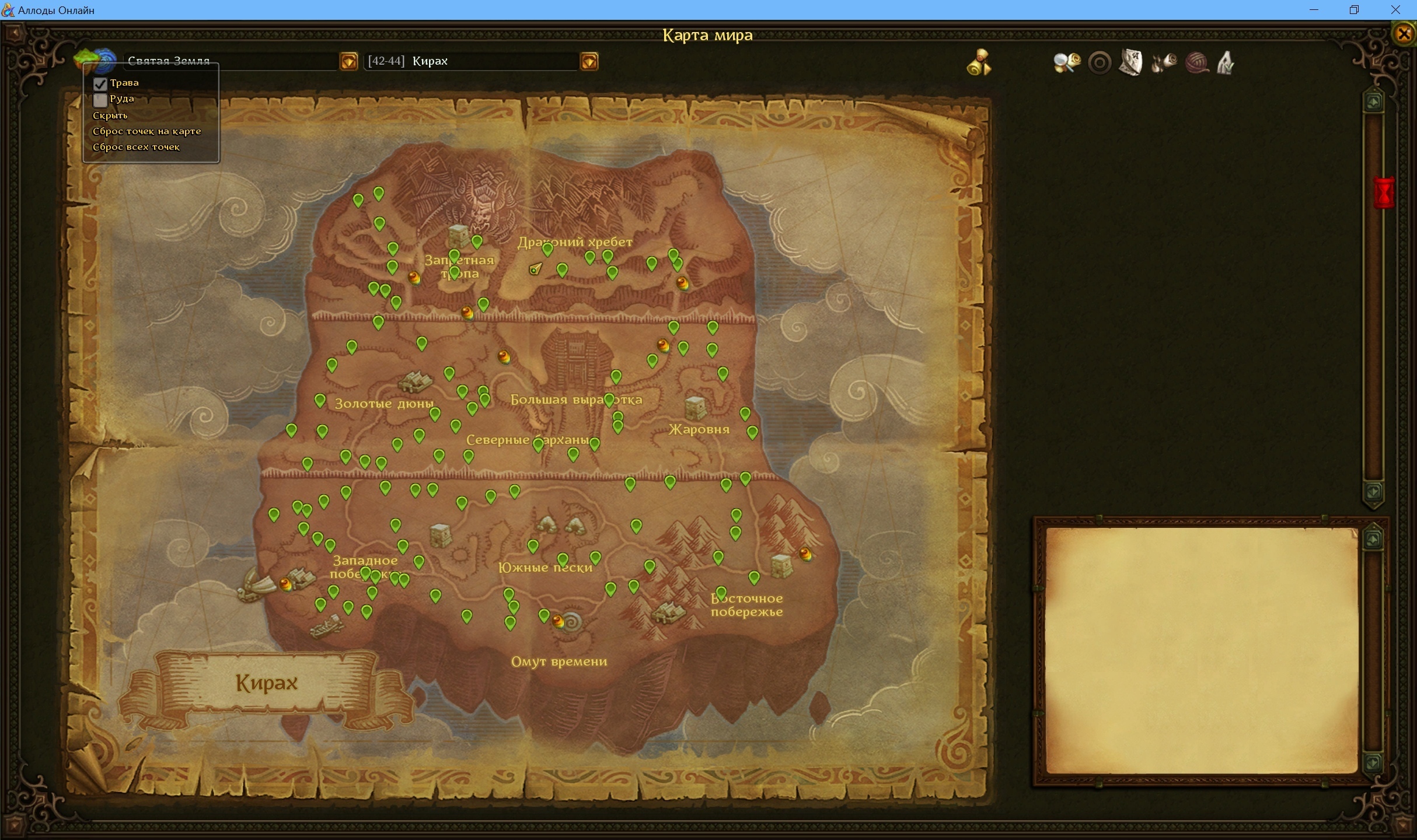The height and width of the screenshot is (840, 1417).
Task: Open the Святая Земля region dropdown
Action: pyautogui.click(x=348, y=61)
